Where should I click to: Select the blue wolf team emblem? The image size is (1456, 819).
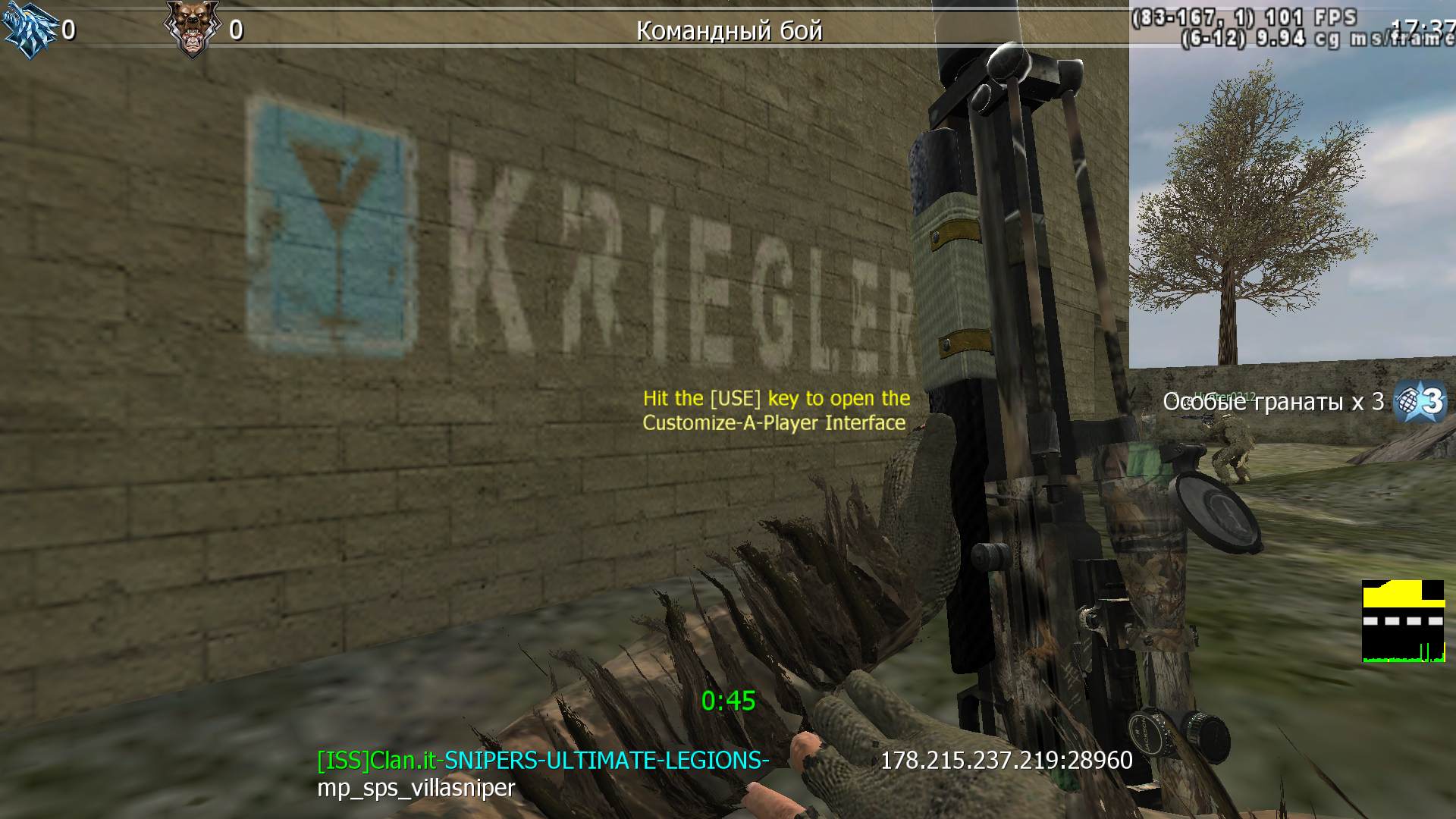coord(30,30)
